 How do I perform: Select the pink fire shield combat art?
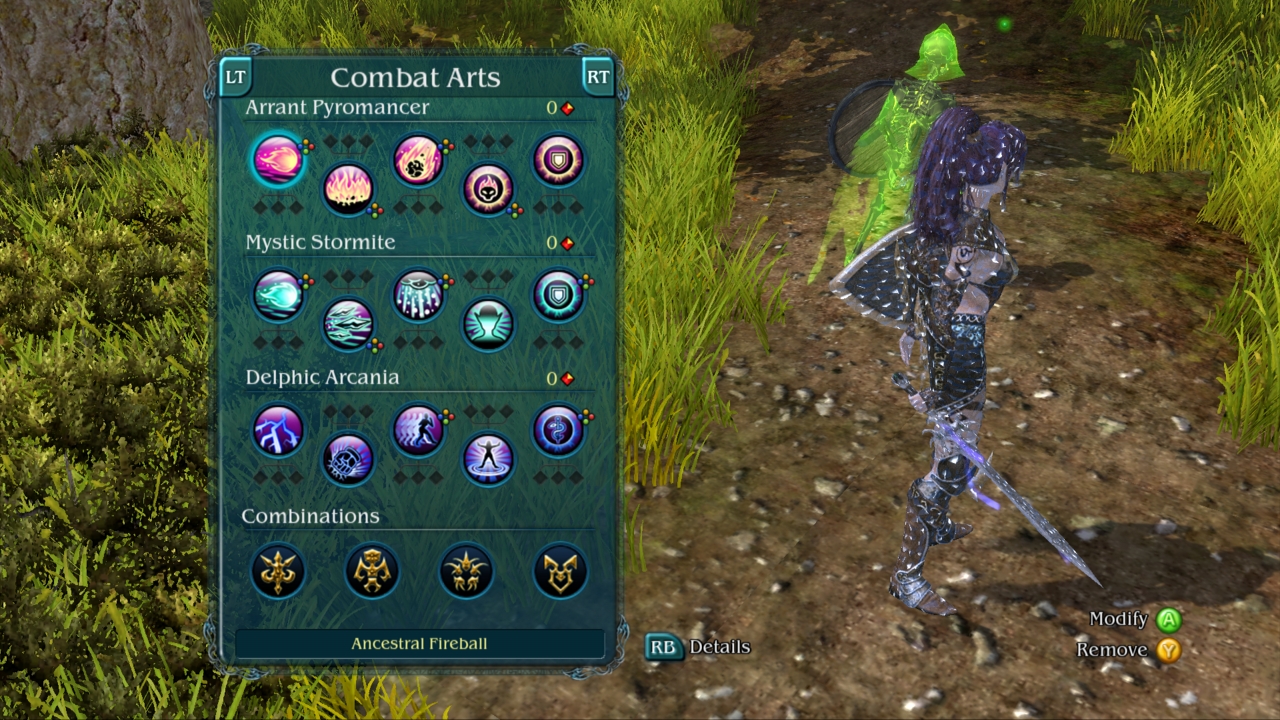pyautogui.click(x=558, y=160)
